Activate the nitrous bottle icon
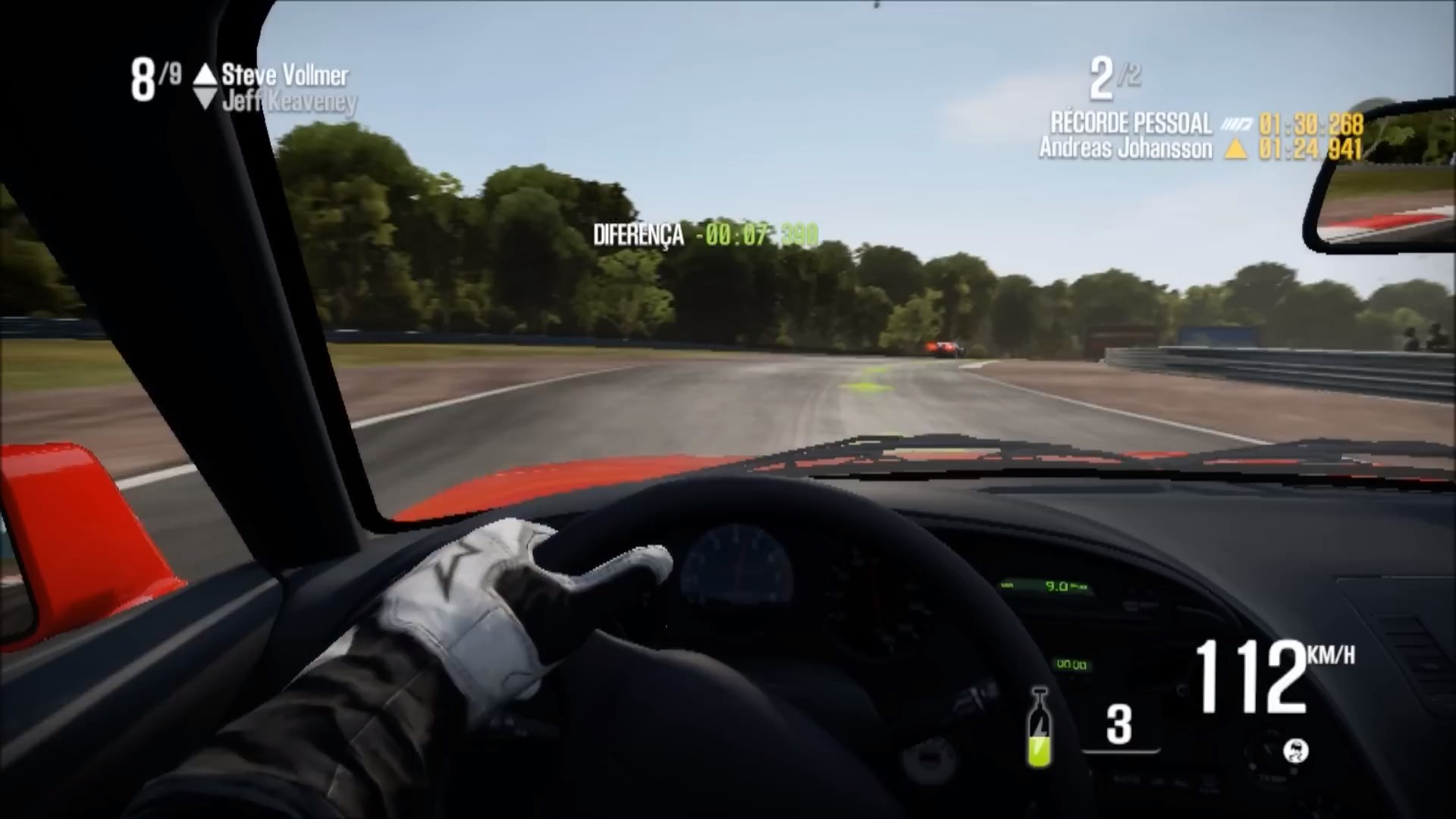 pyautogui.click(x=1039, y=727)
